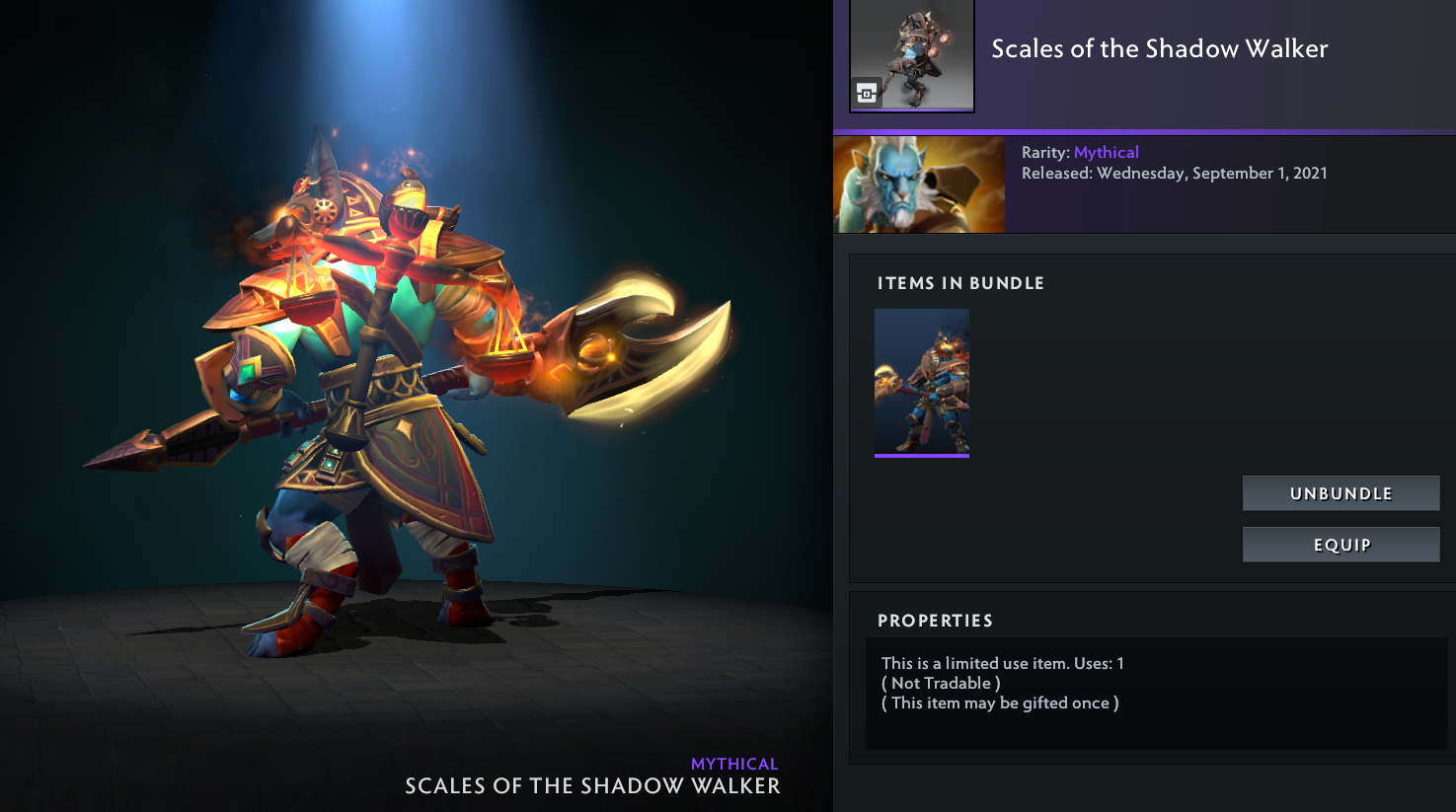Click the Unbundle button
This screenshot has height=812, width=1456.
(x=1341, y=493)
